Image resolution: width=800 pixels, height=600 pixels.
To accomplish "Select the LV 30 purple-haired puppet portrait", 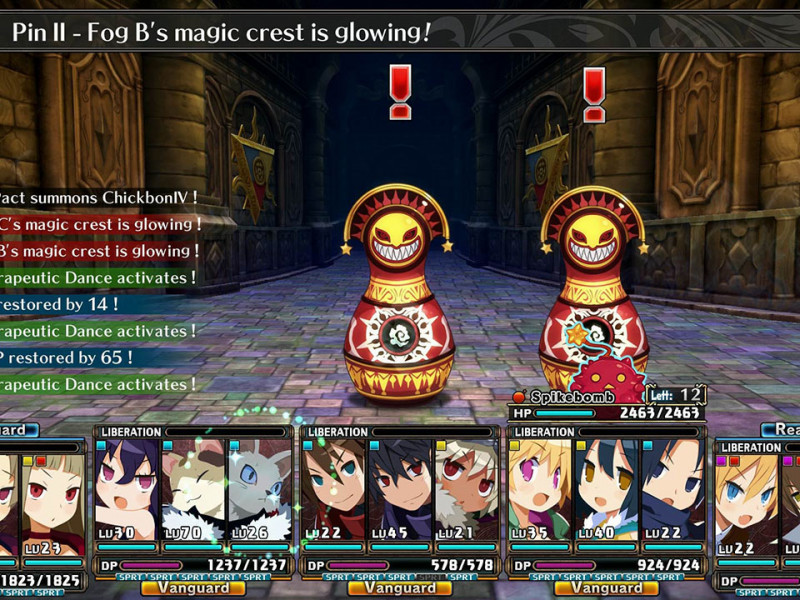I will 127,490.
